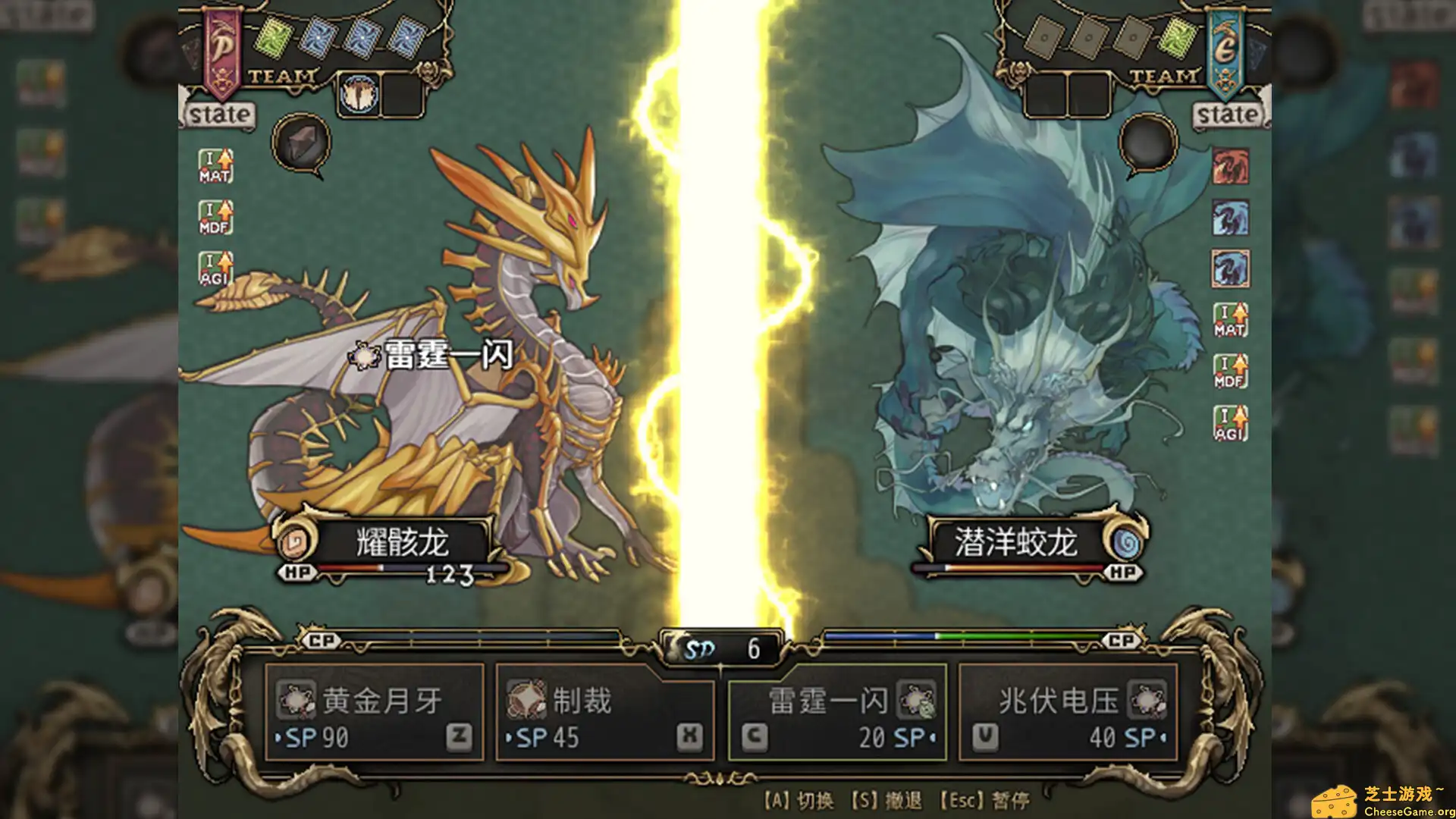Activate the 雷霆一闪 lightning skill
This screenshot has height=819, width=1456.
pyautogui.click(x=919, y=700)
